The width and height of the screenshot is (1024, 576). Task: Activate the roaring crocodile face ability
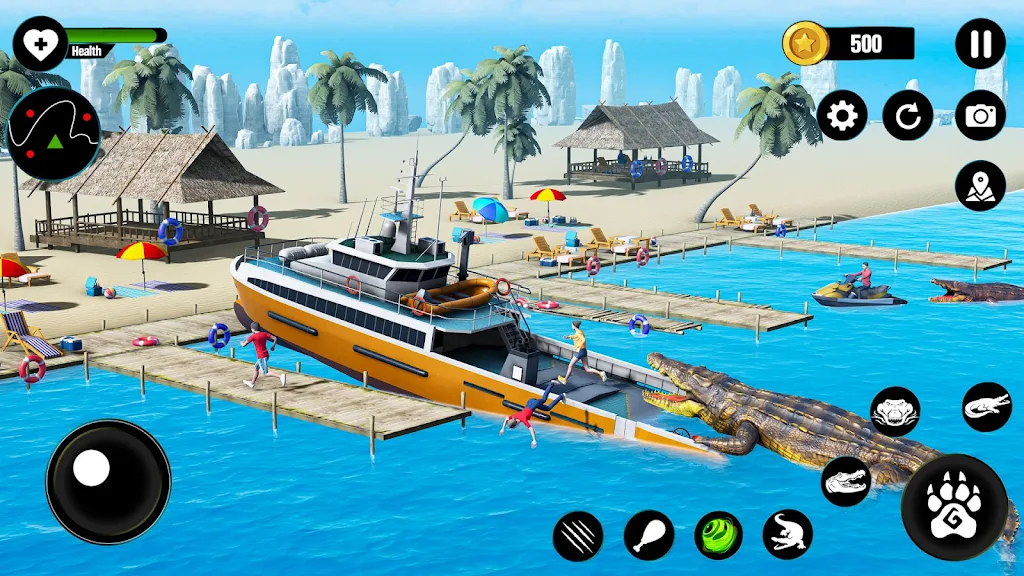click(895, 410)
